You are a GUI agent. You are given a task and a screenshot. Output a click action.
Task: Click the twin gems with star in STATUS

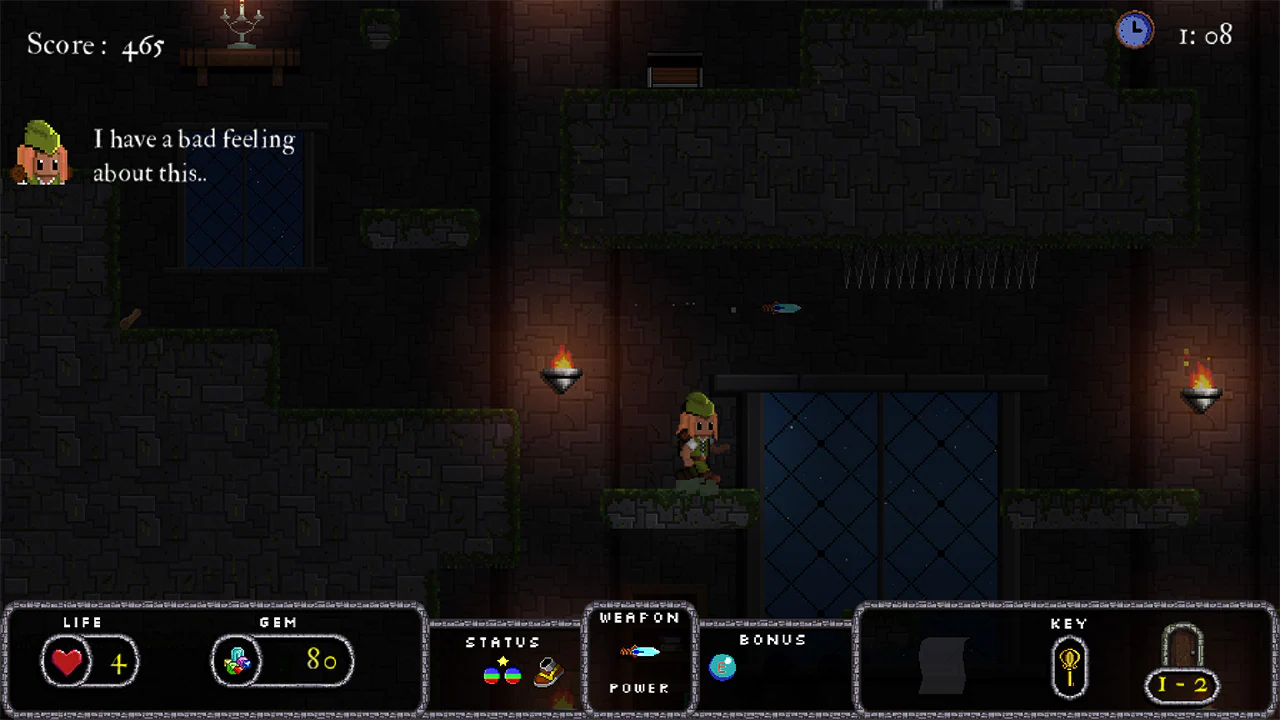tap(501, 672)
